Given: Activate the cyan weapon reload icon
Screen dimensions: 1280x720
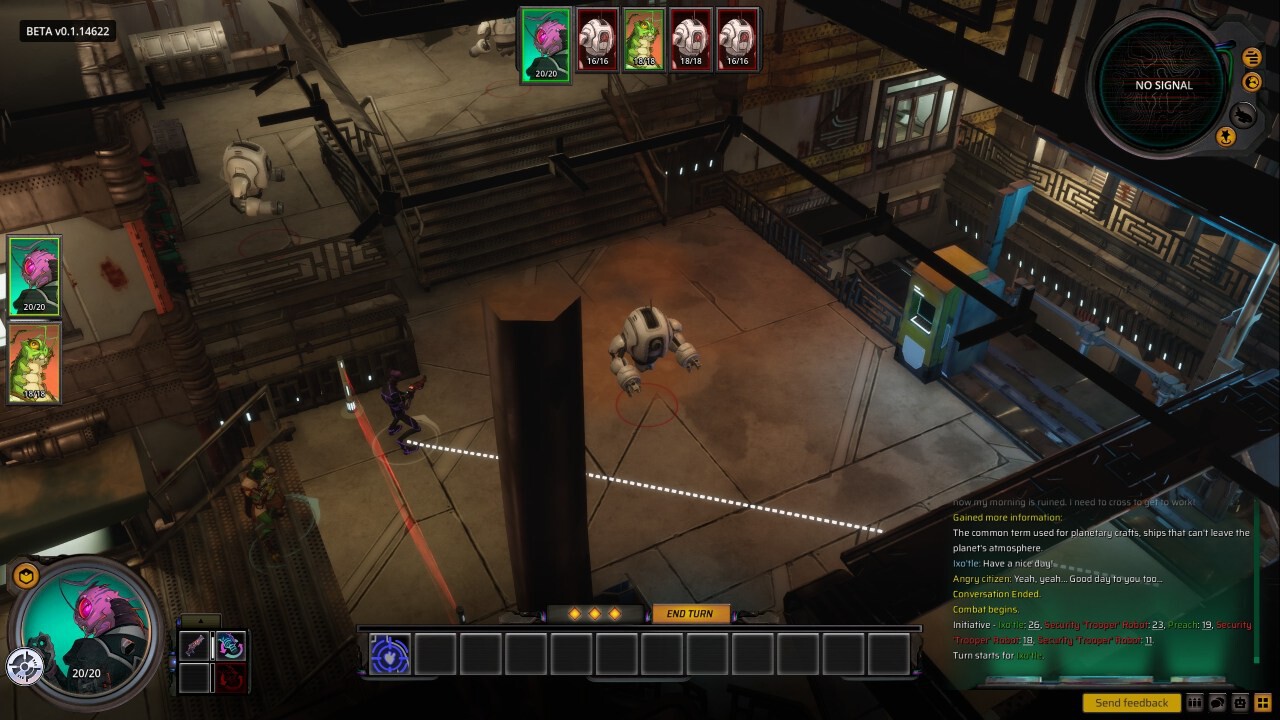Looking at the screenshot, I should coord(231,646).
